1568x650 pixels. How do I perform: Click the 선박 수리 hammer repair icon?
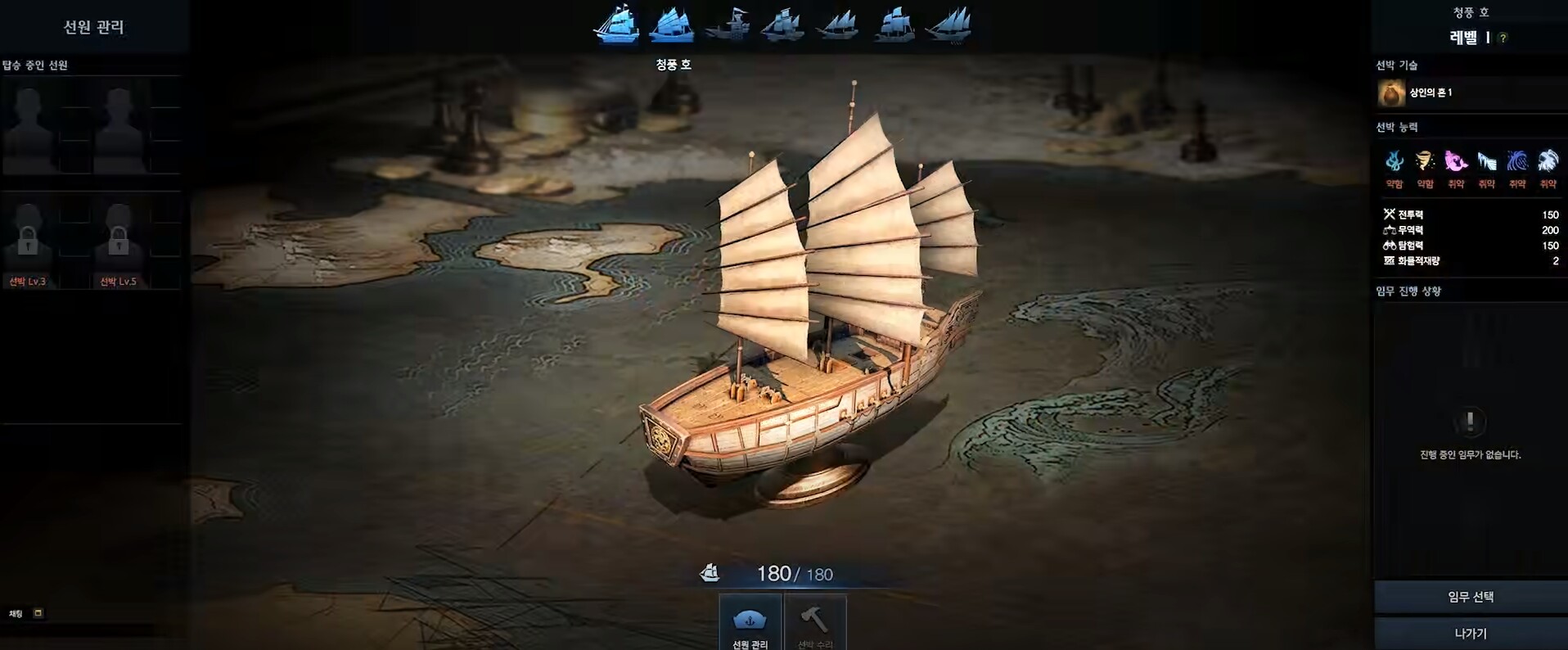pos(815,618)
